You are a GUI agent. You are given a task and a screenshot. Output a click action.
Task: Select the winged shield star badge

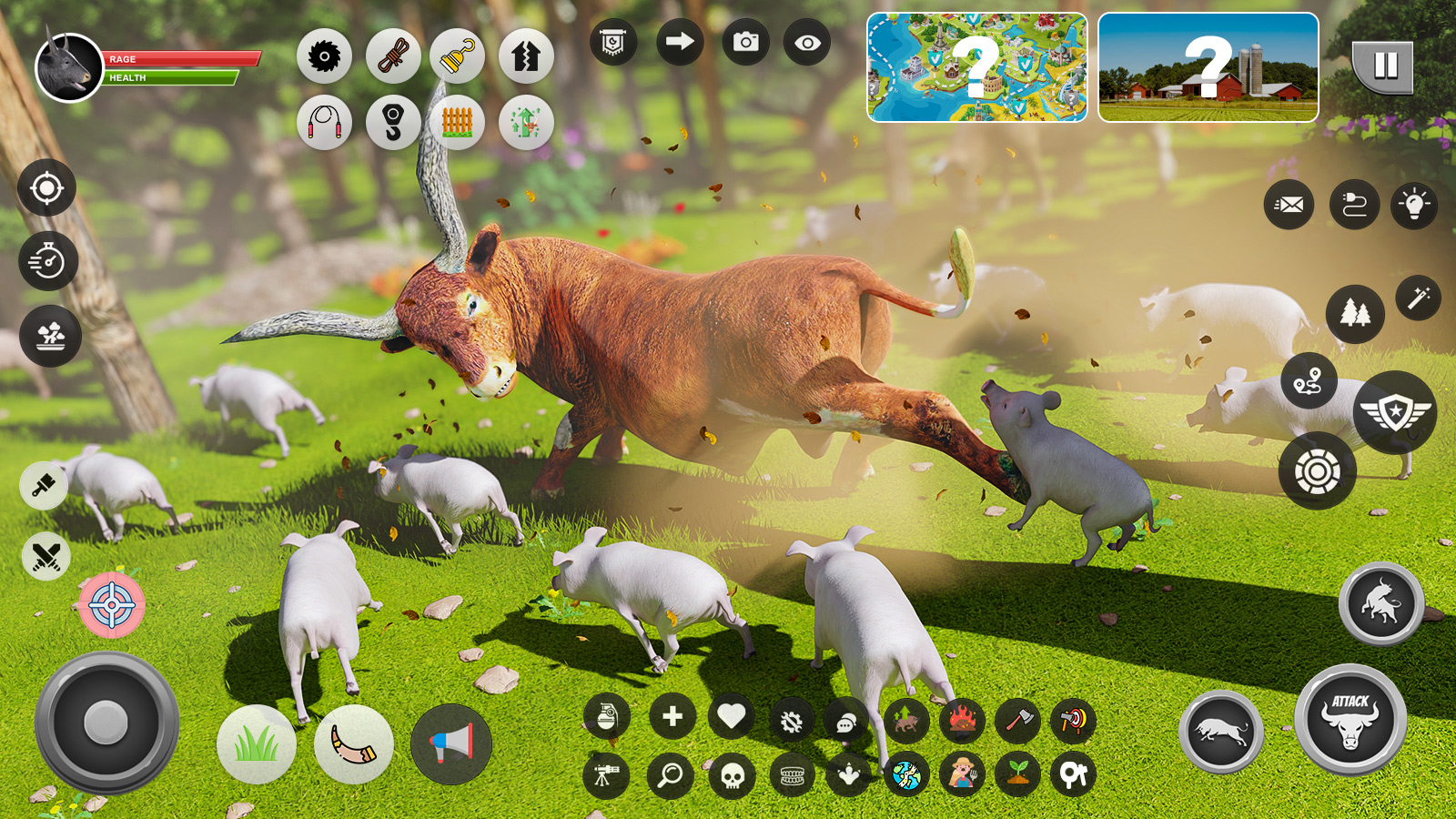pos(1395,413)
